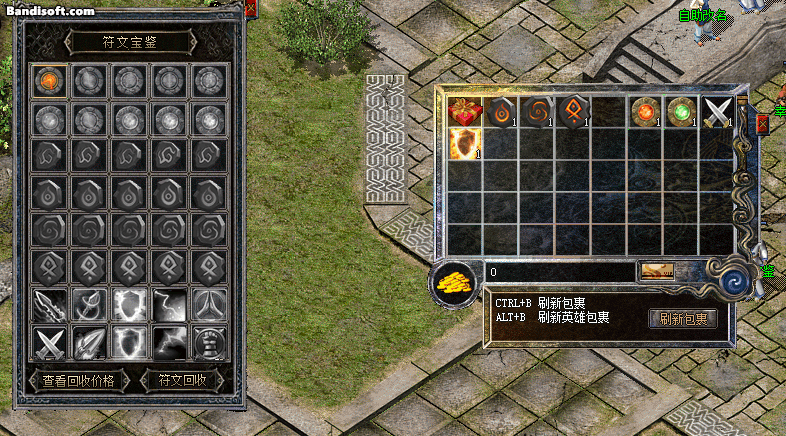Select the orange flame rune in bag

[501, 111]
